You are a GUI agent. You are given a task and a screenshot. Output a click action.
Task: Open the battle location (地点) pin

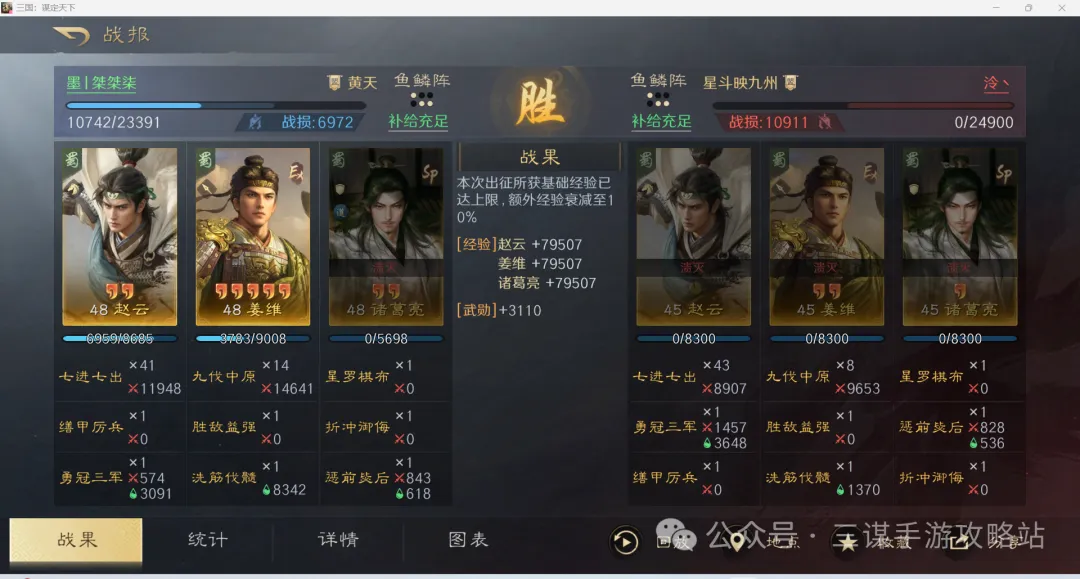(737, 542)
